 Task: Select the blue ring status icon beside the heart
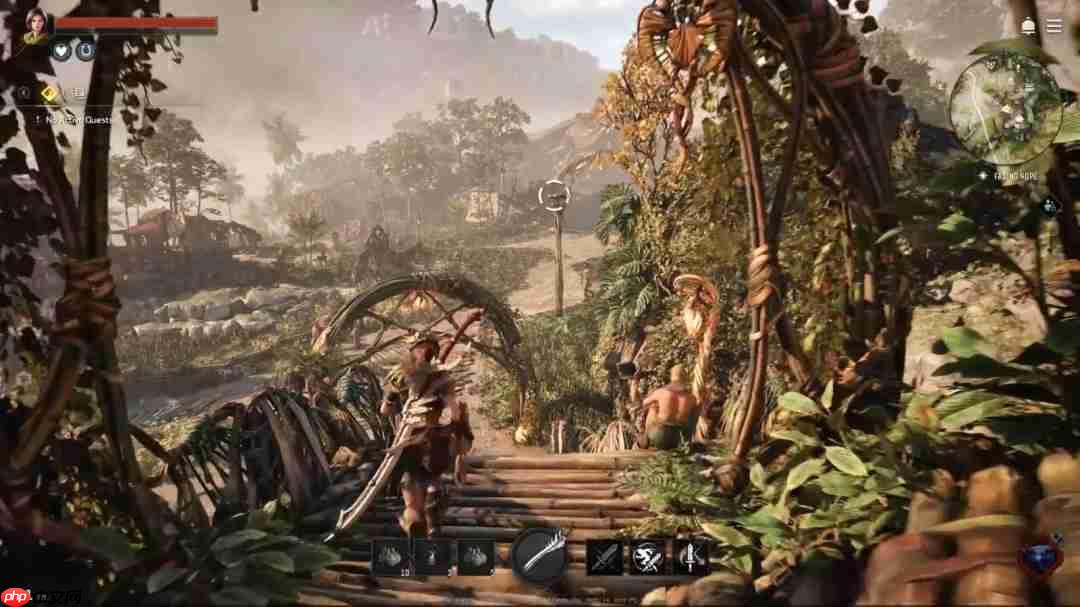86,51
